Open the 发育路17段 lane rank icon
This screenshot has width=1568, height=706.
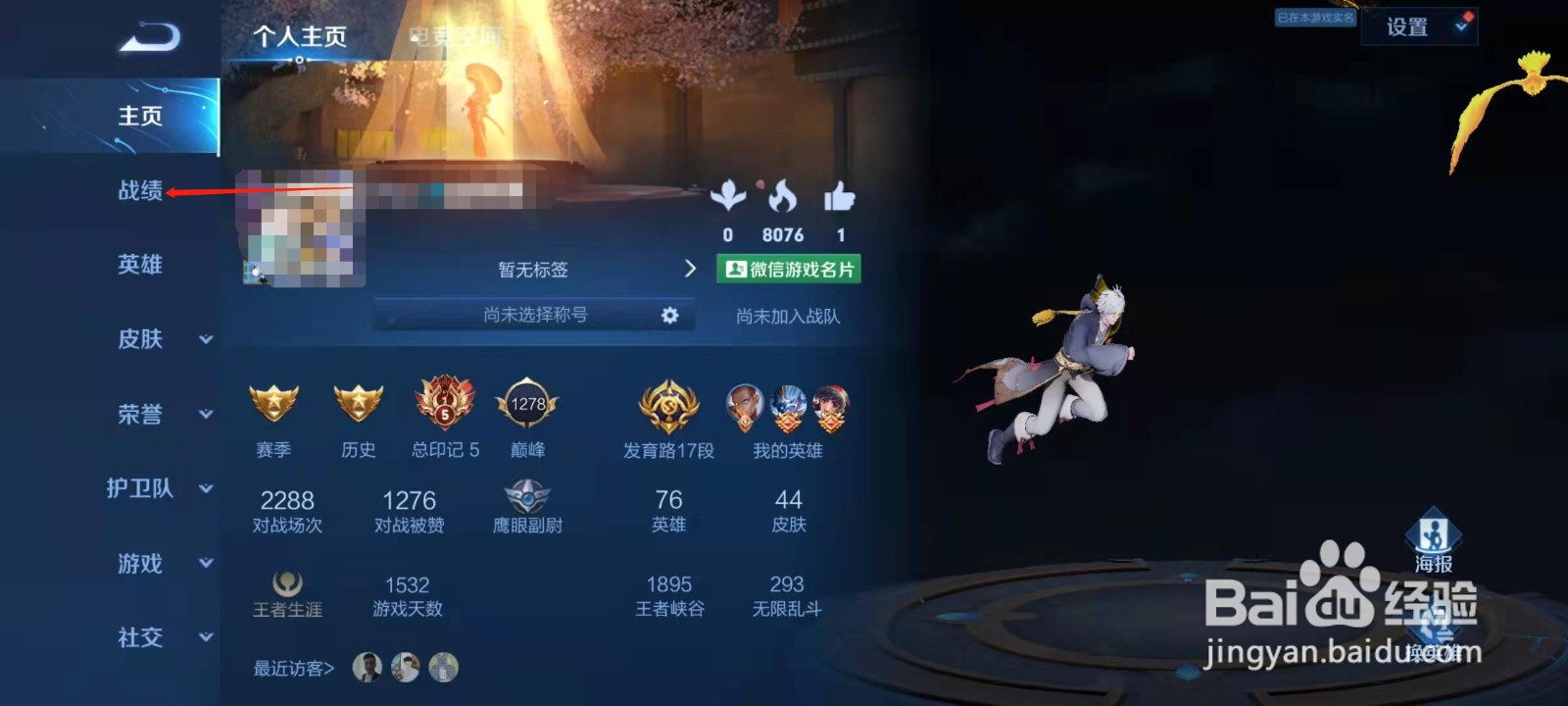(x=667, y=406)
